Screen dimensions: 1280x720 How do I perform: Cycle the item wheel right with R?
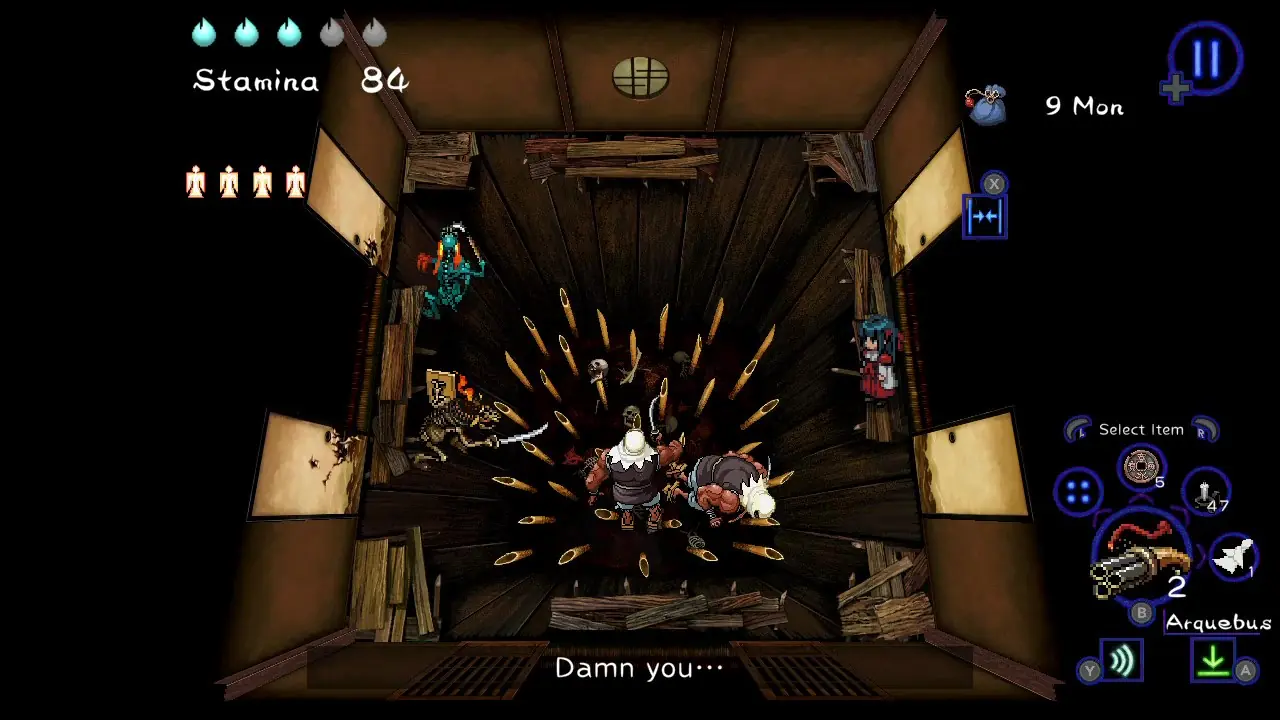click(1203, 429)
